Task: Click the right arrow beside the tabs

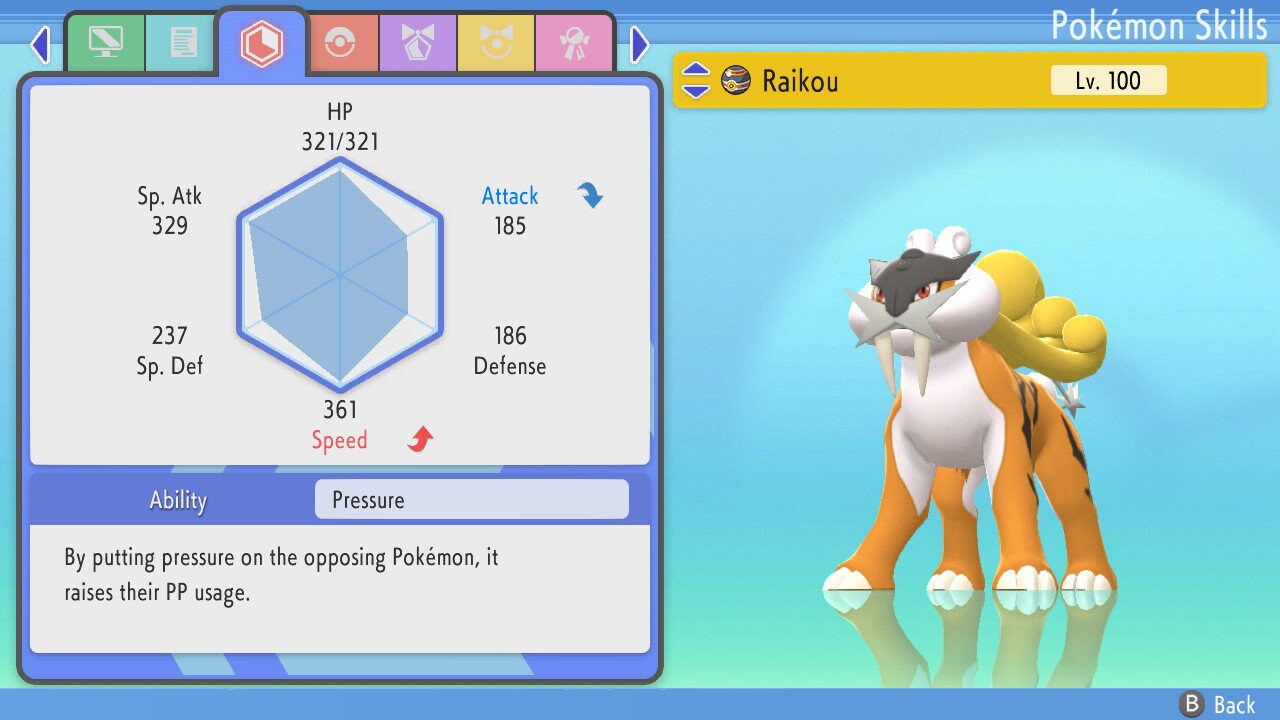Action: point(640,44)
